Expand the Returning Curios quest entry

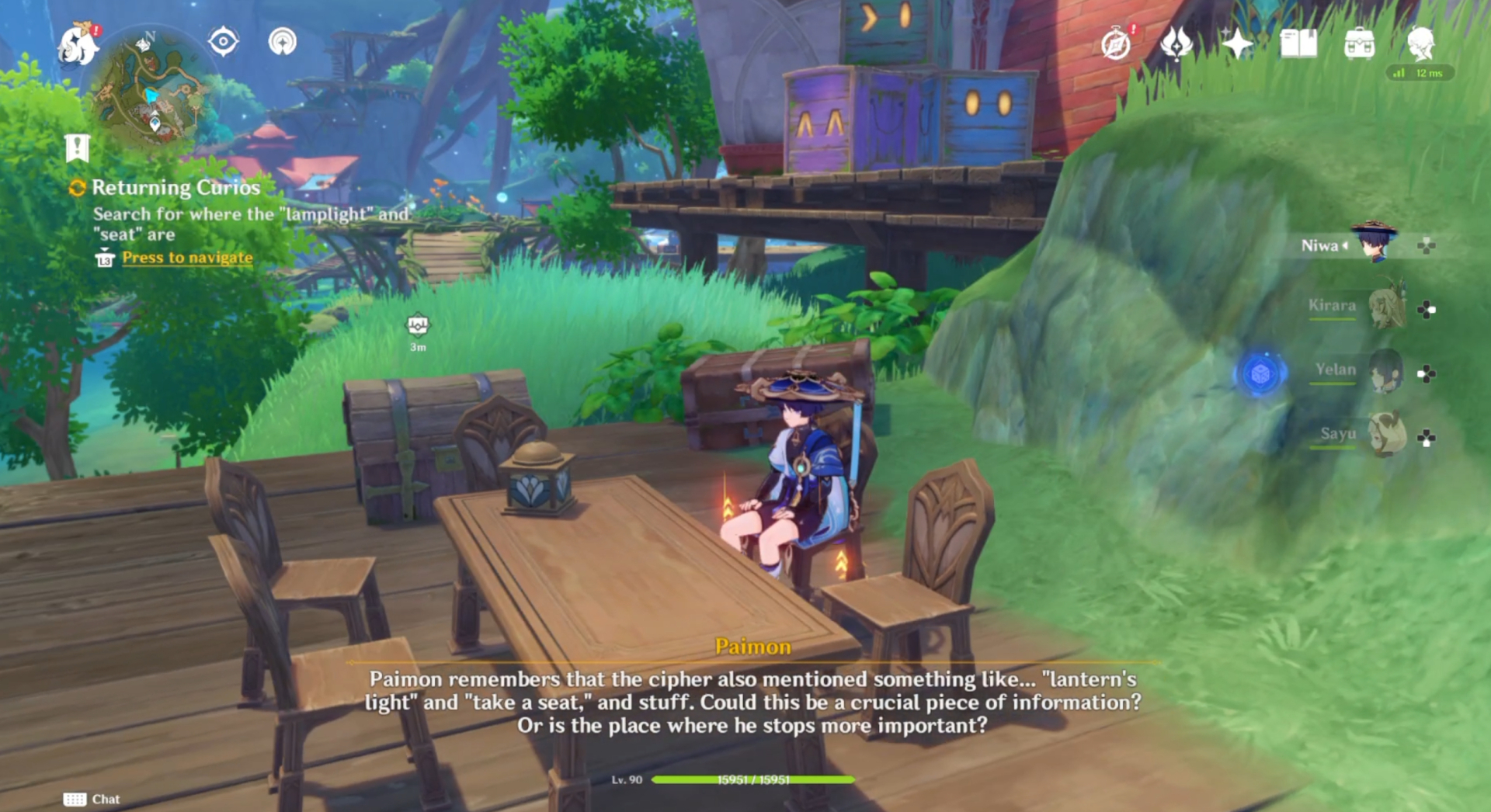pos(176,187)
